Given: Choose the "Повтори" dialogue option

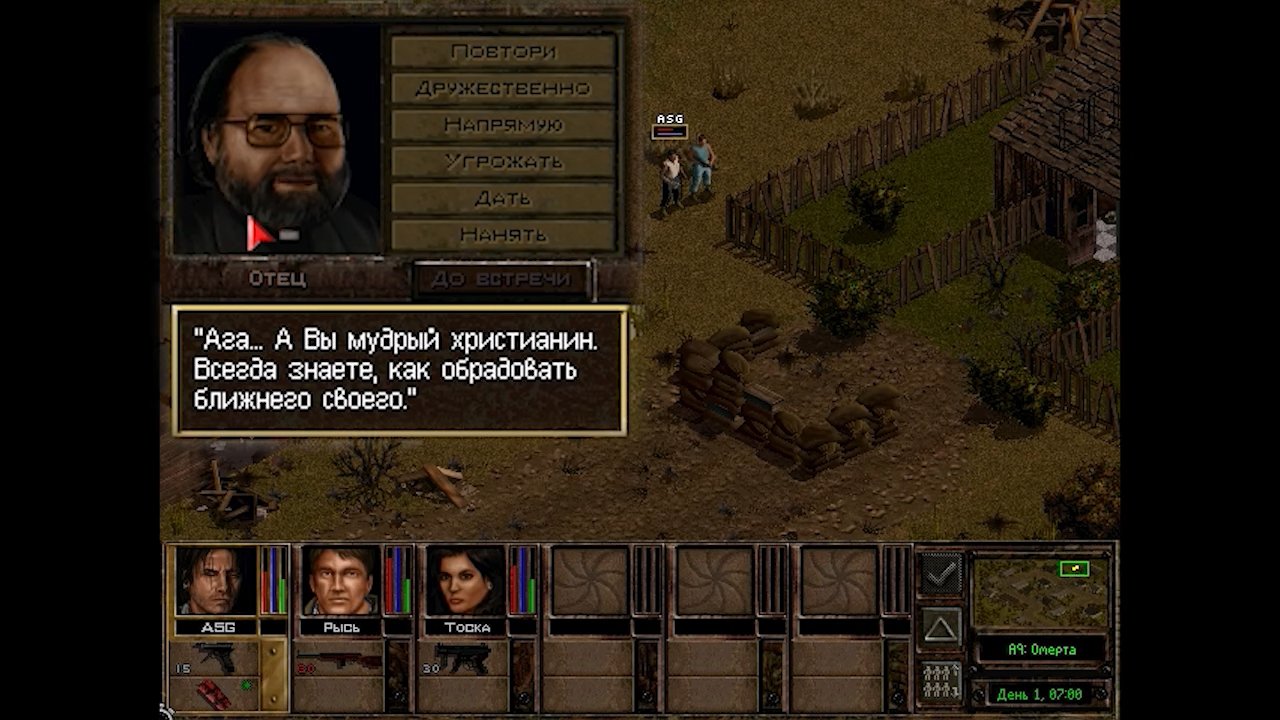Looking at the screenshot, I should pos(503,51).
